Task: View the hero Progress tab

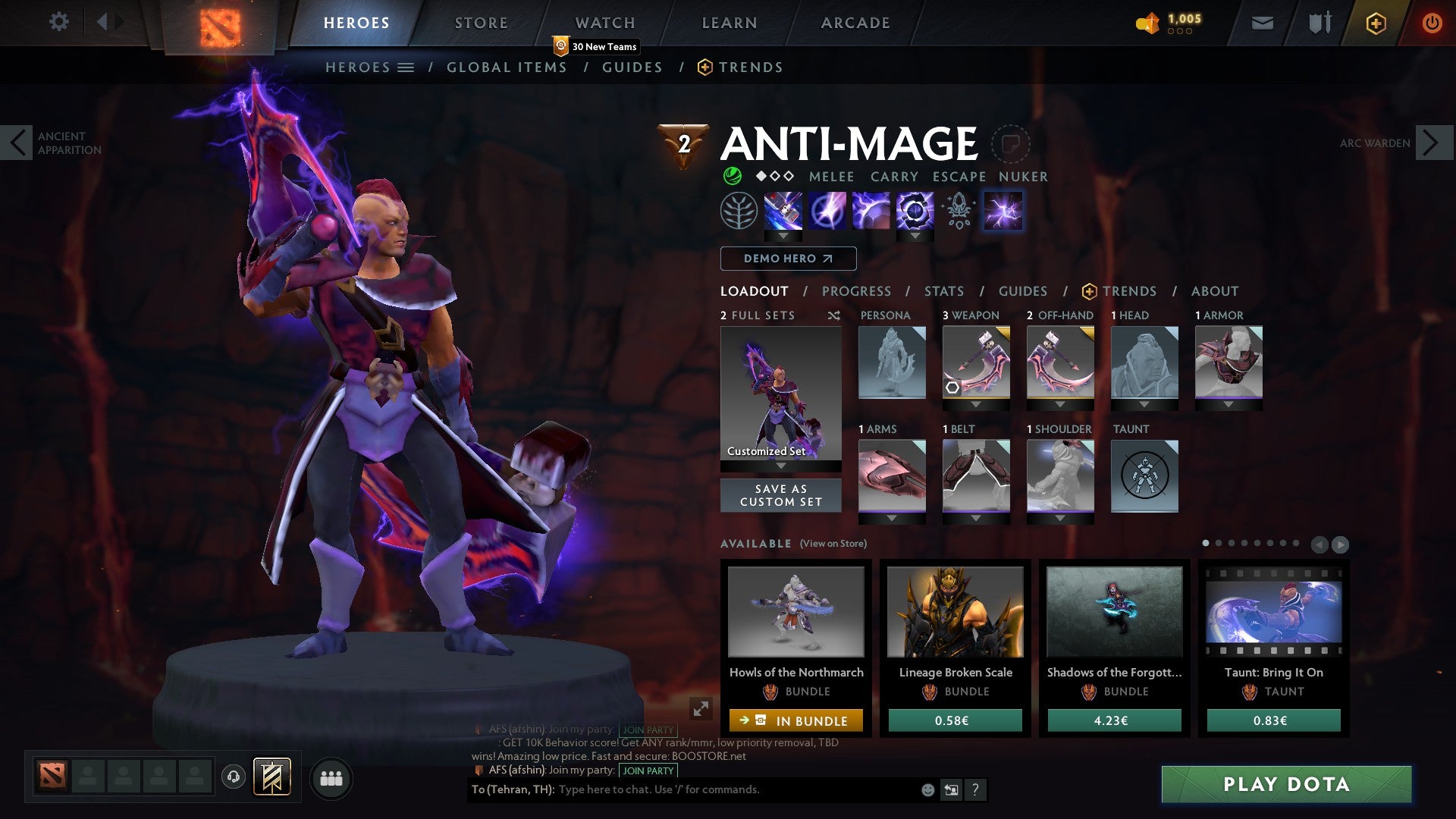Action: (x=856, y=291)
